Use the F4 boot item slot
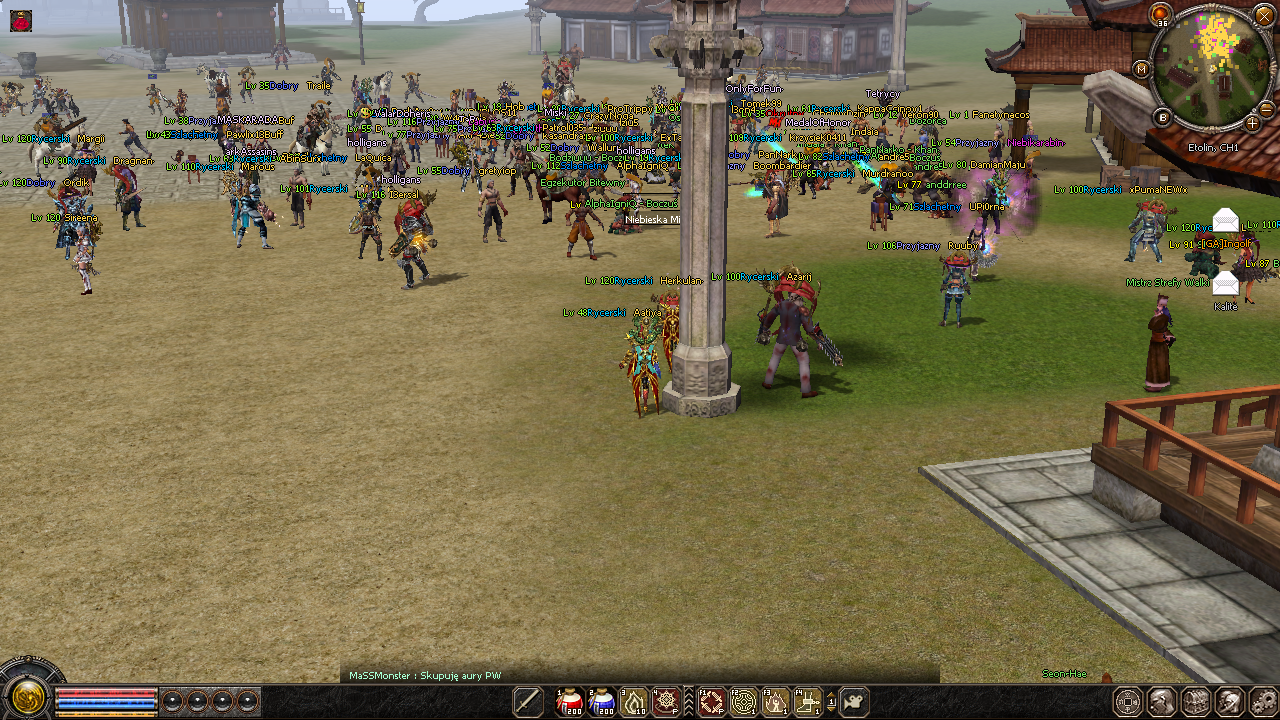Screen dimensions: 1280x720 pyautogui.click(x=807, y=702)
